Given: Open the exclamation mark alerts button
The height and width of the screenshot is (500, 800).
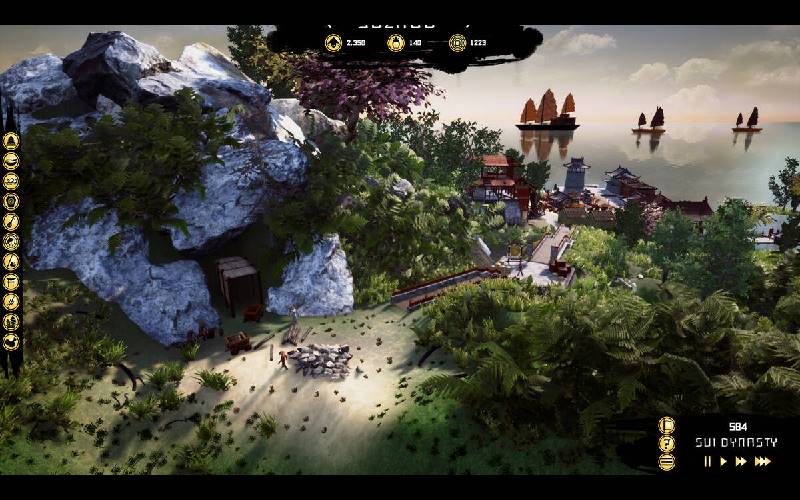Looking at the screenshot, I should point(667,425).
